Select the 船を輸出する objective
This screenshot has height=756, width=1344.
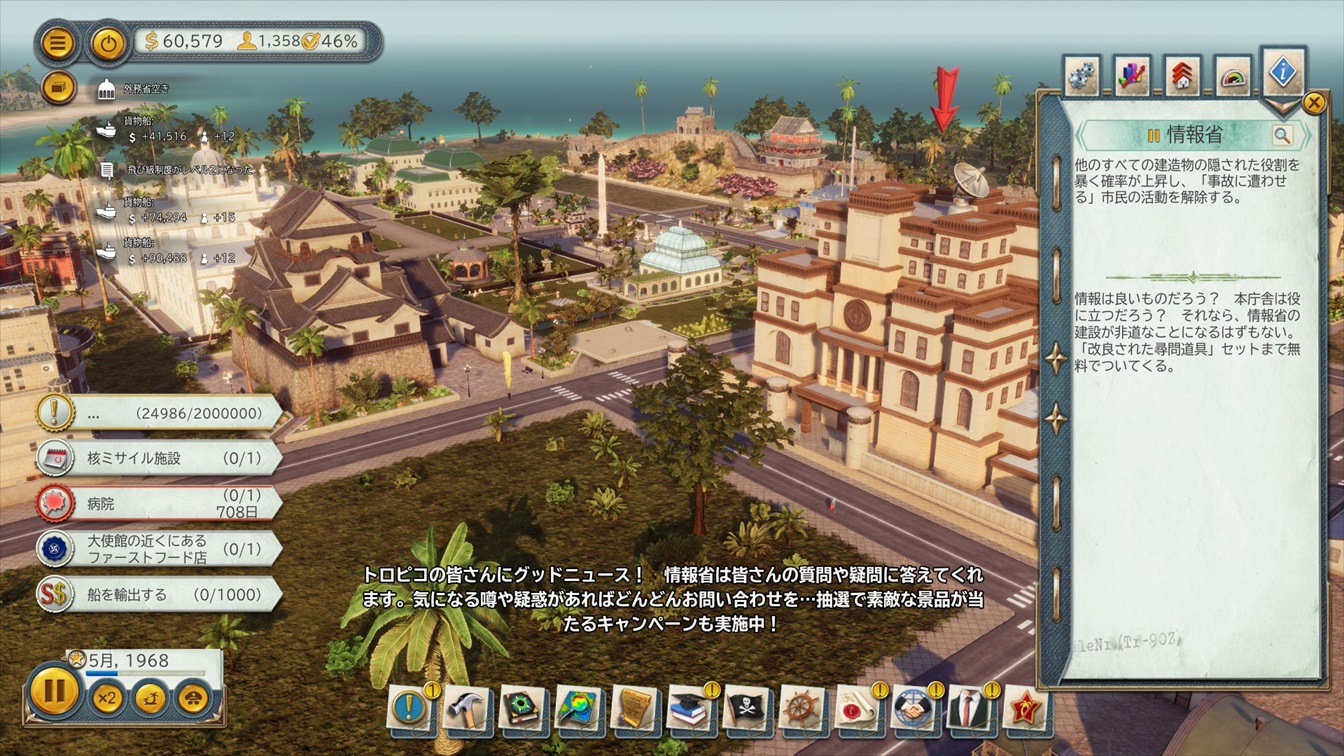pos(160,595)
